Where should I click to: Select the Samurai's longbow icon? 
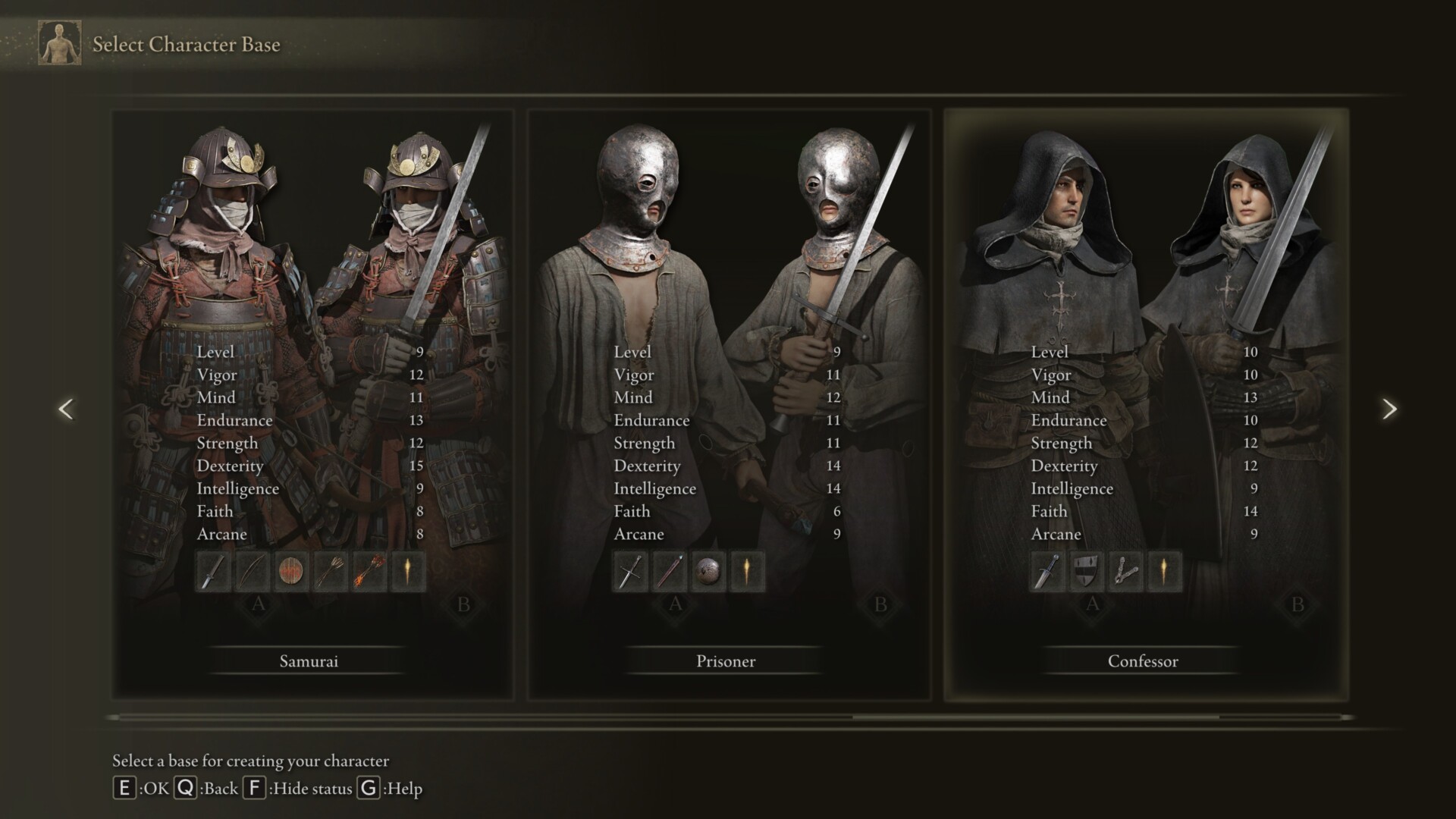[252, 572]
